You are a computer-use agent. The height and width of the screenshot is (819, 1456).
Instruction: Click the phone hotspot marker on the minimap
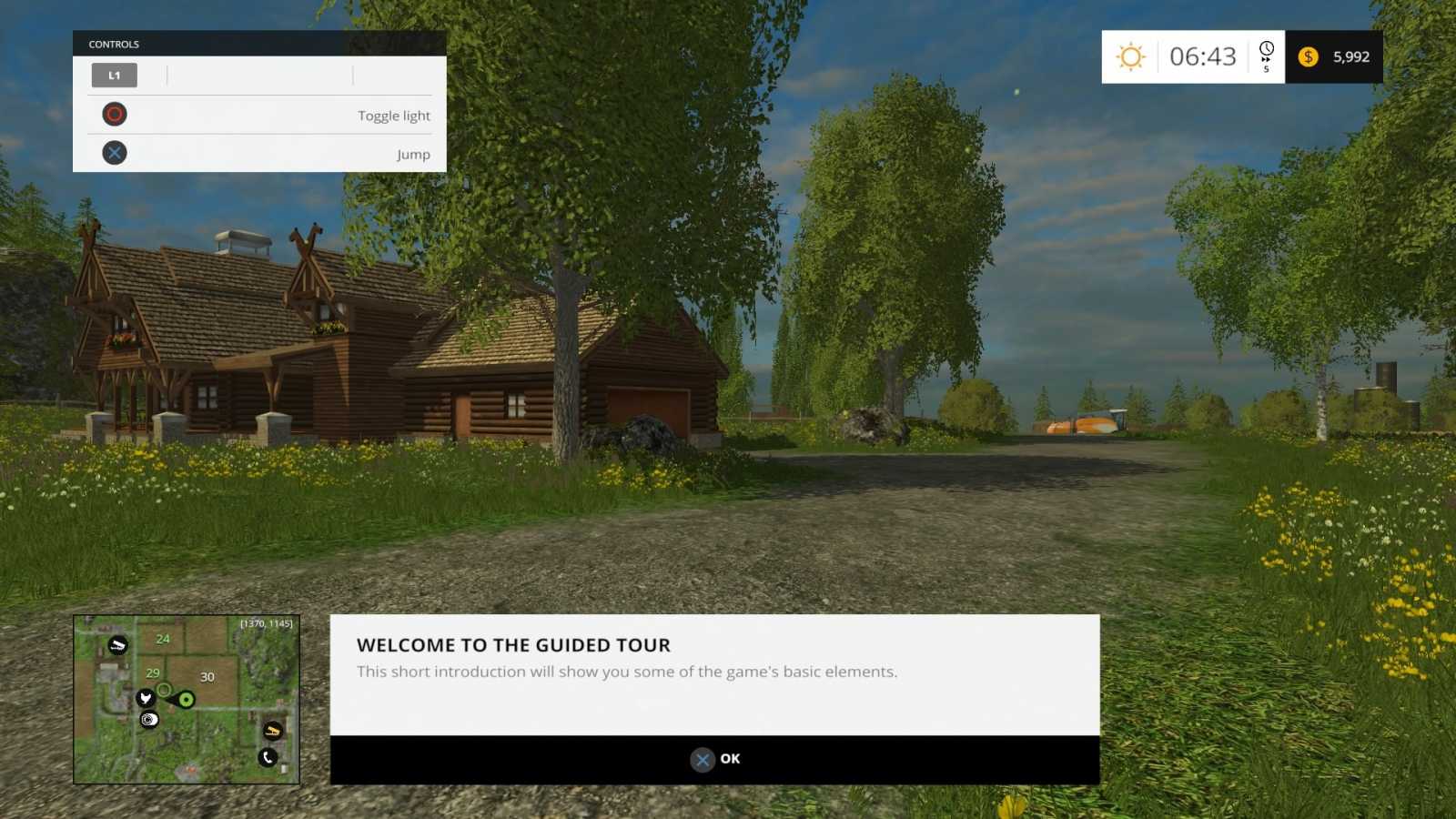pyautogui.click(x=267, y=757)
